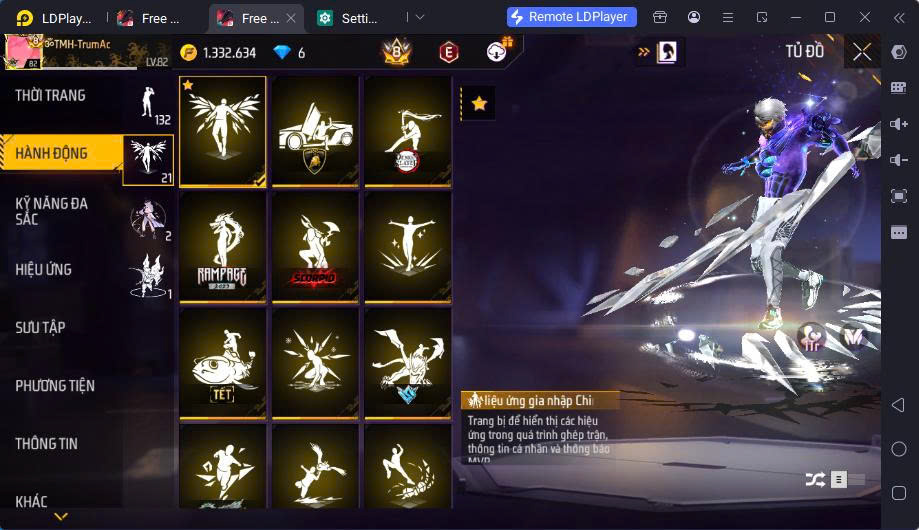Screen dimensions: 919x530
Task: Select the Tết fish emote tile
Action: (223, 362)
